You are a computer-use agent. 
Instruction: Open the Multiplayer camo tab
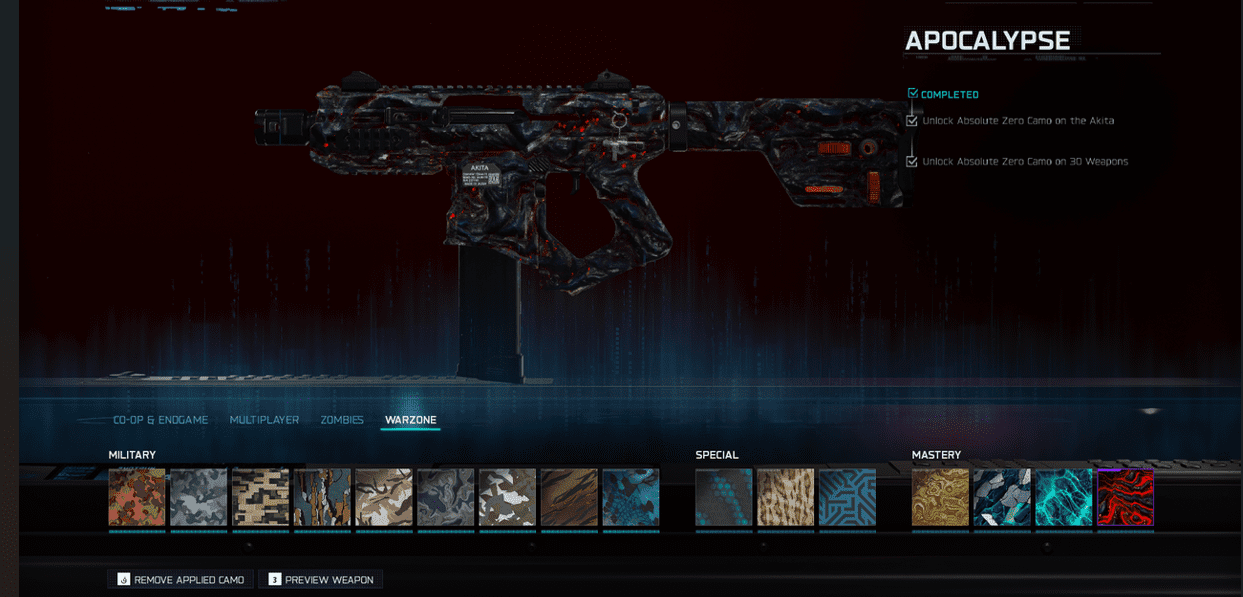tap(264, 420)
